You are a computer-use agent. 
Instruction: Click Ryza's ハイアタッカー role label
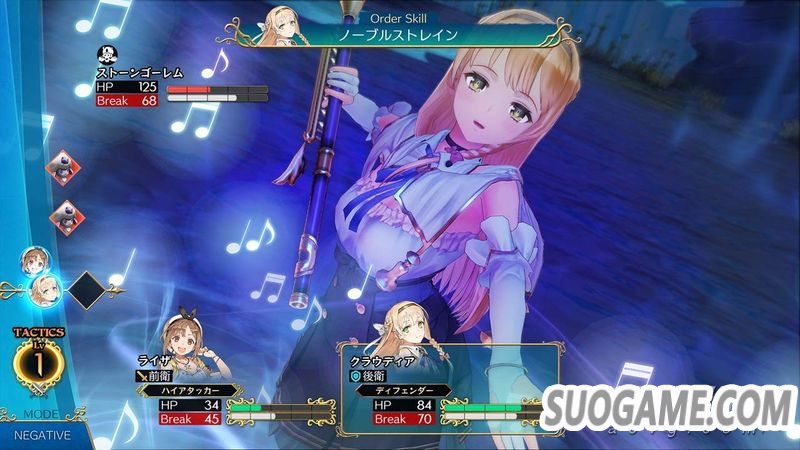coord(189,391)
